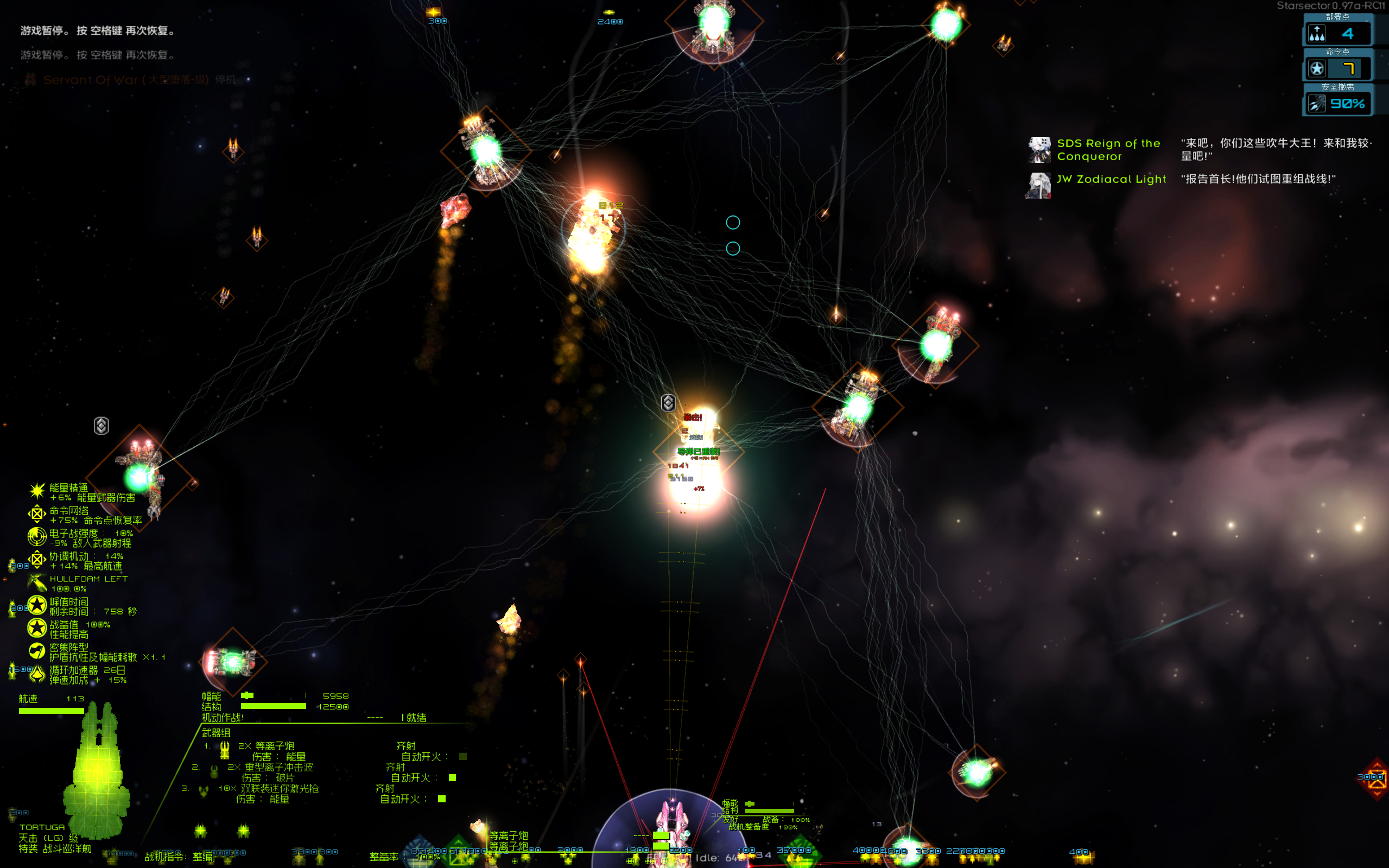
Task: Click the peak time star status icon
Action: 37,605
